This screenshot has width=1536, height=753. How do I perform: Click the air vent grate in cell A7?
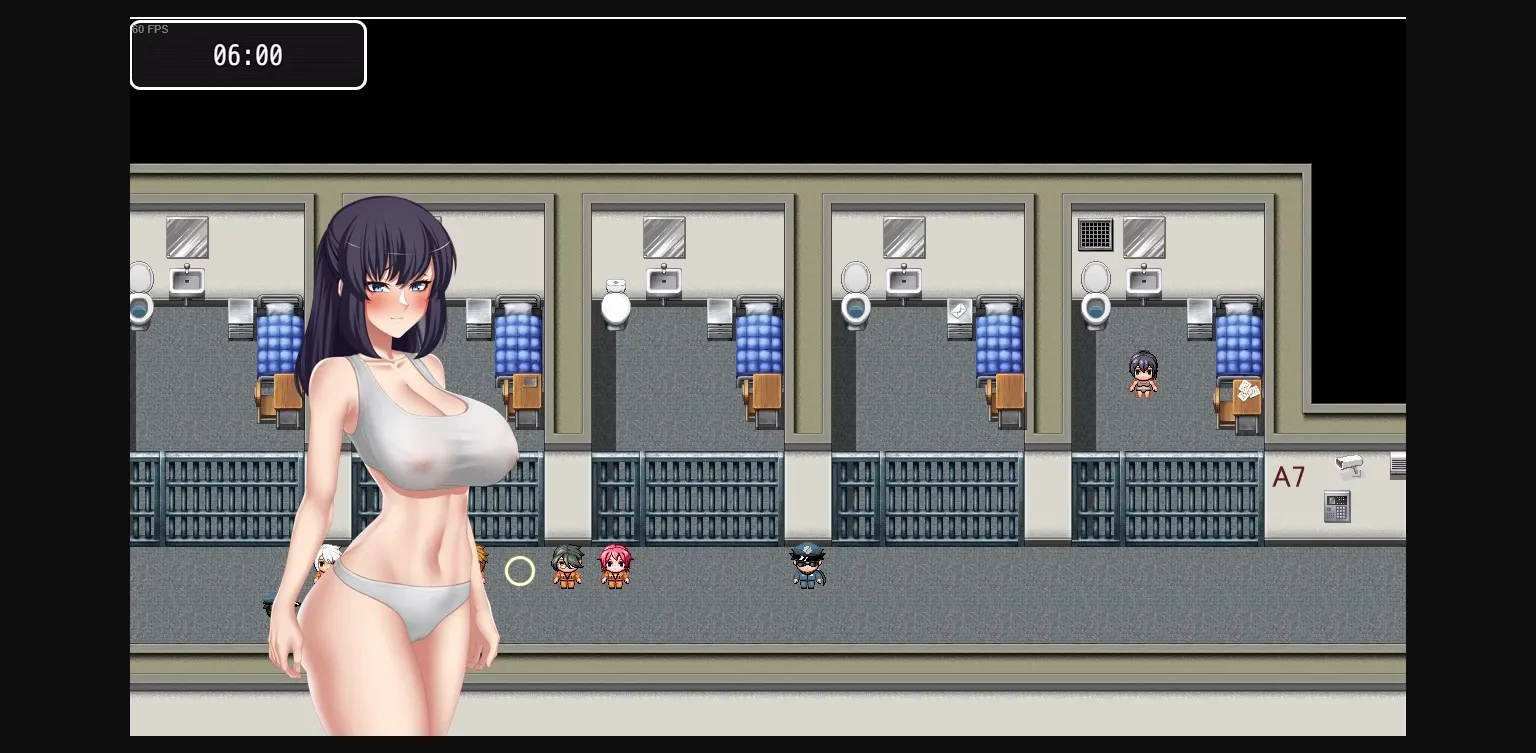click(1095, 233)
